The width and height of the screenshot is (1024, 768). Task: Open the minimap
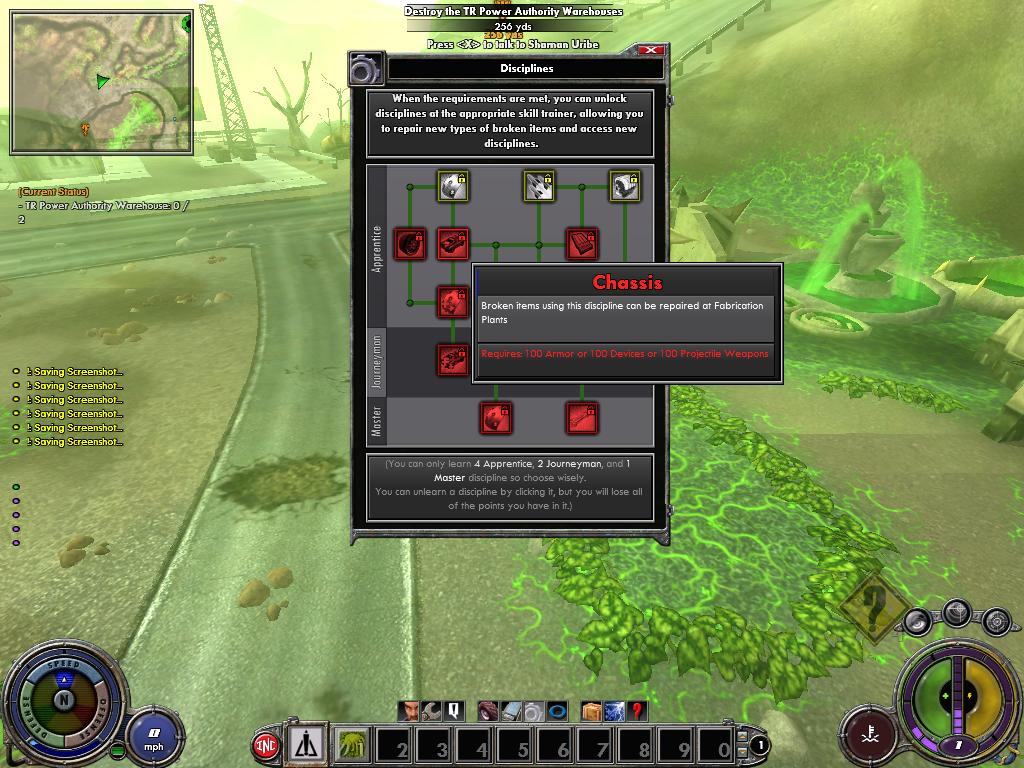click(101, 82)
